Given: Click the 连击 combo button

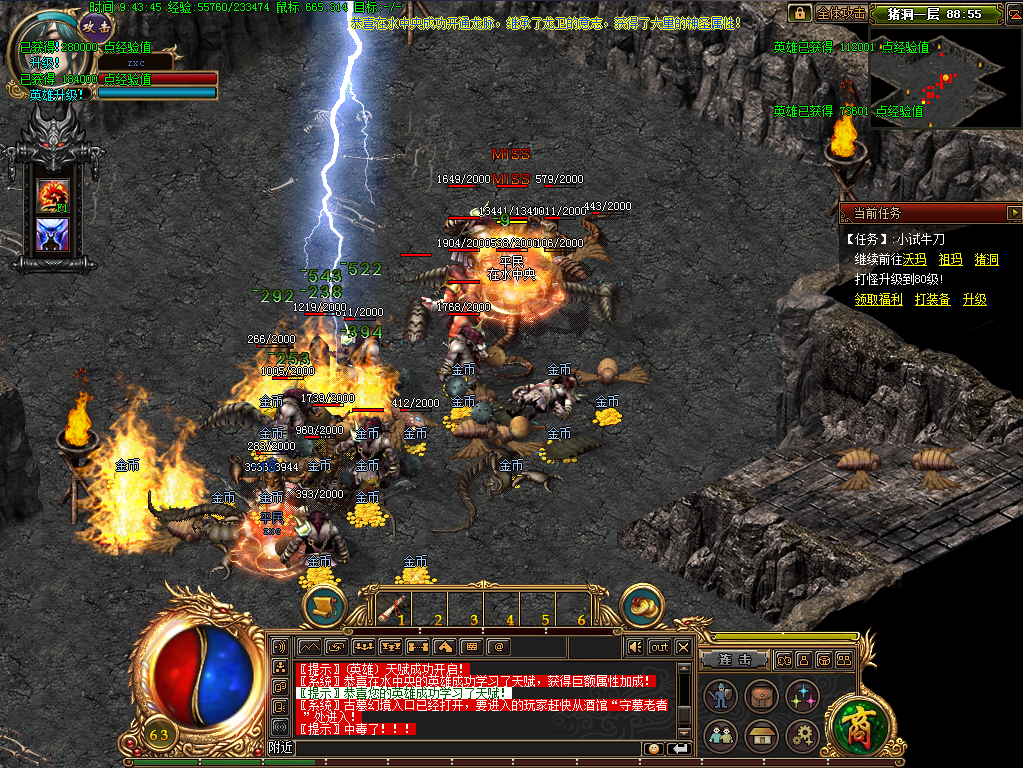Looking at the screenshot, I should point(735,660).
